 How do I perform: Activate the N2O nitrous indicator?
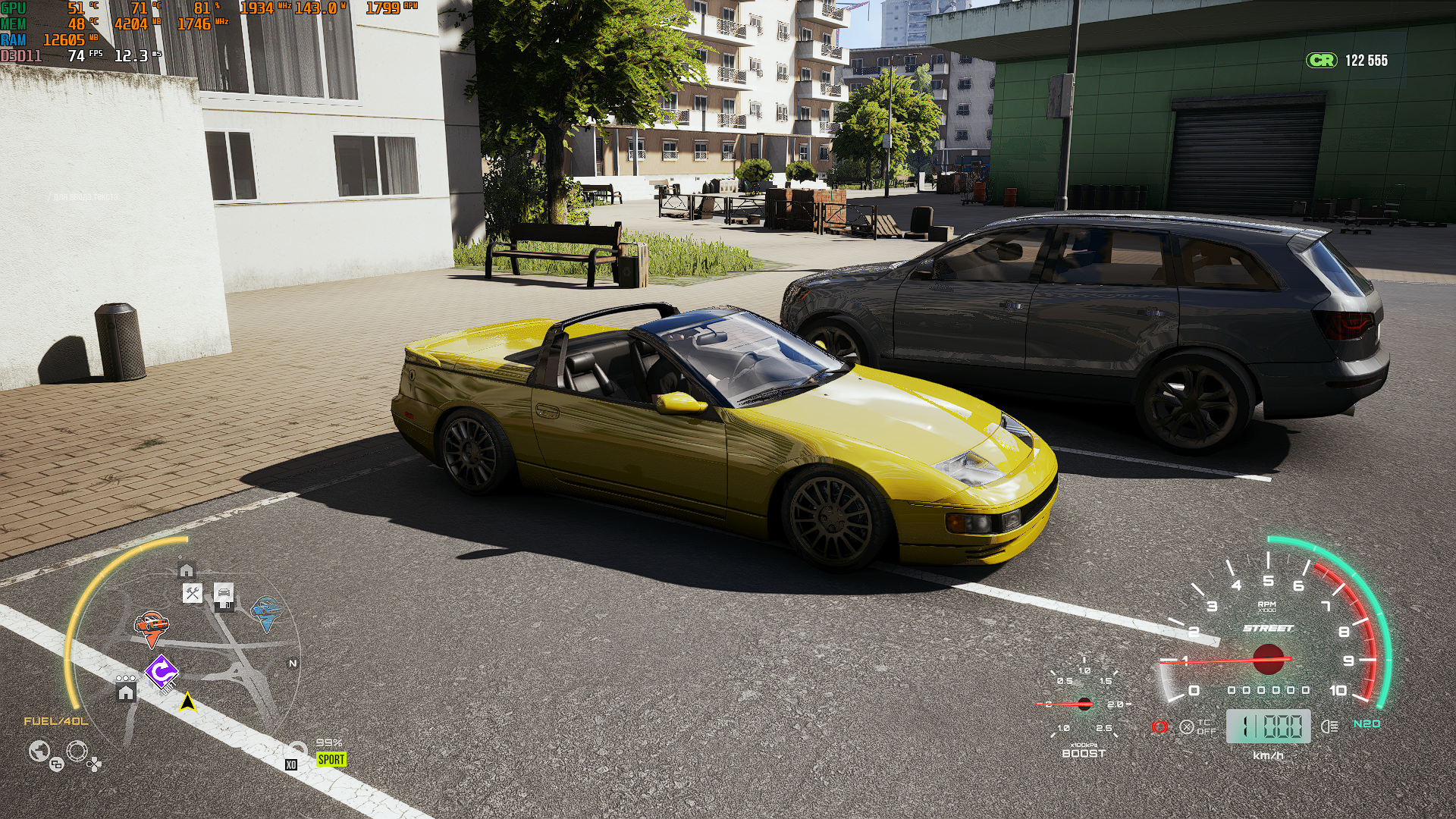point(1367,724)
